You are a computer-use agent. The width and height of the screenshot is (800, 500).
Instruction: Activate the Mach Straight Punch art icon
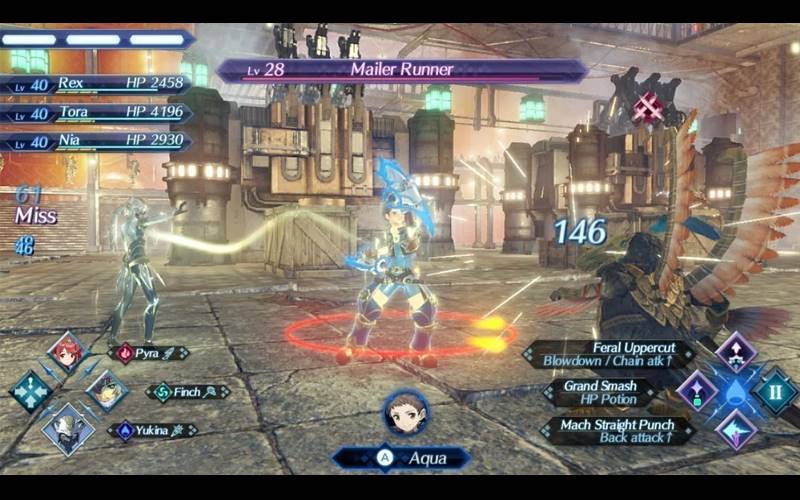[736, 429]
